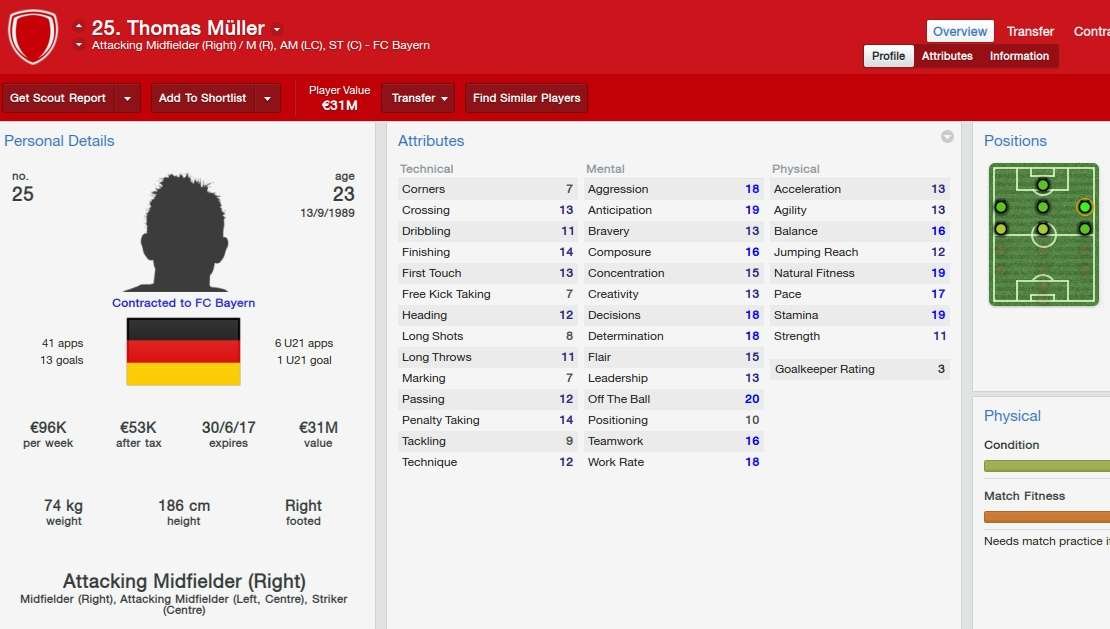This screenshot has width=1110, height=629.
Task: Click the FC Bayern club shield badge
Action: (33, 37)
